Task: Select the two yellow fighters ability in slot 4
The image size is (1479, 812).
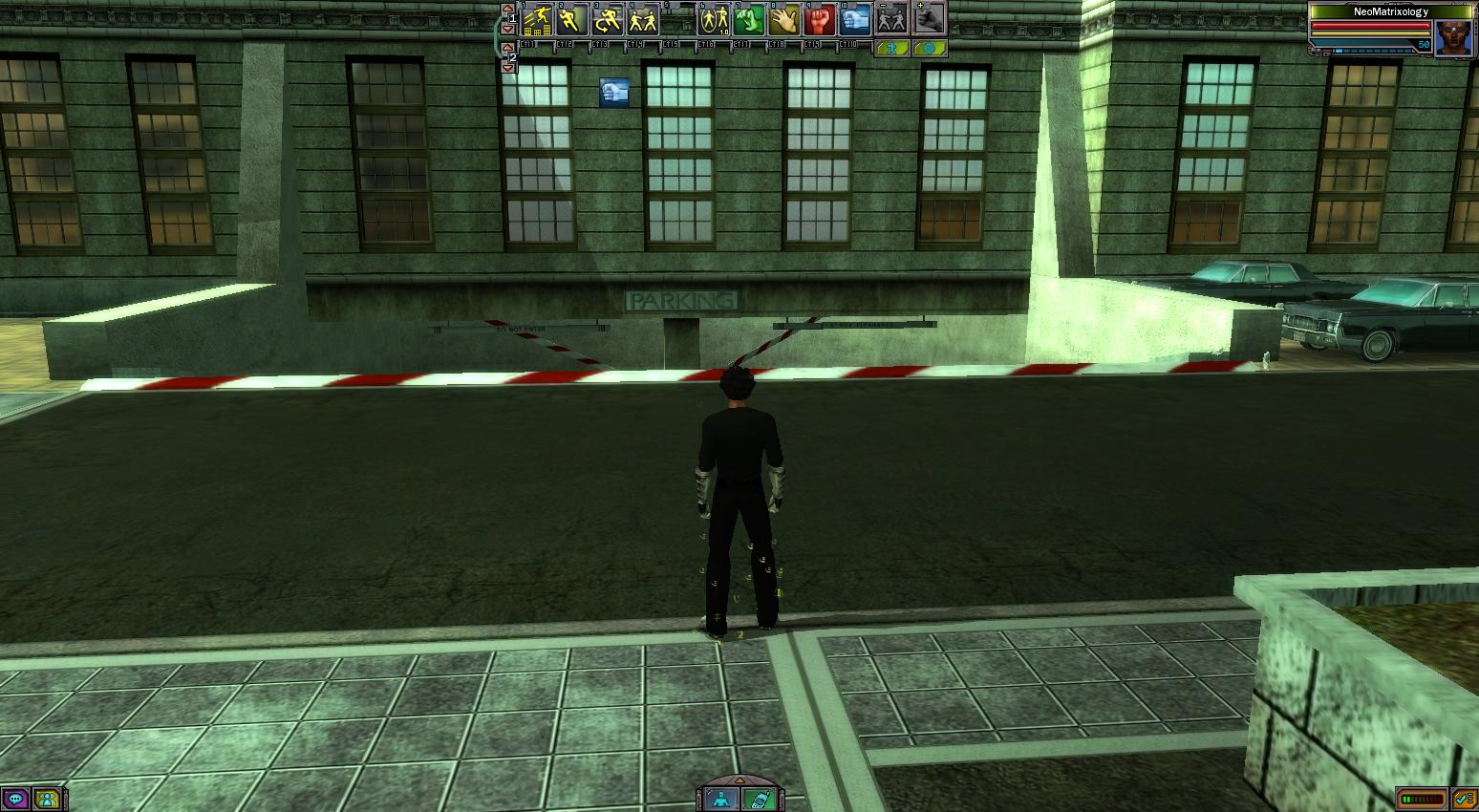Action: point(643,19)
